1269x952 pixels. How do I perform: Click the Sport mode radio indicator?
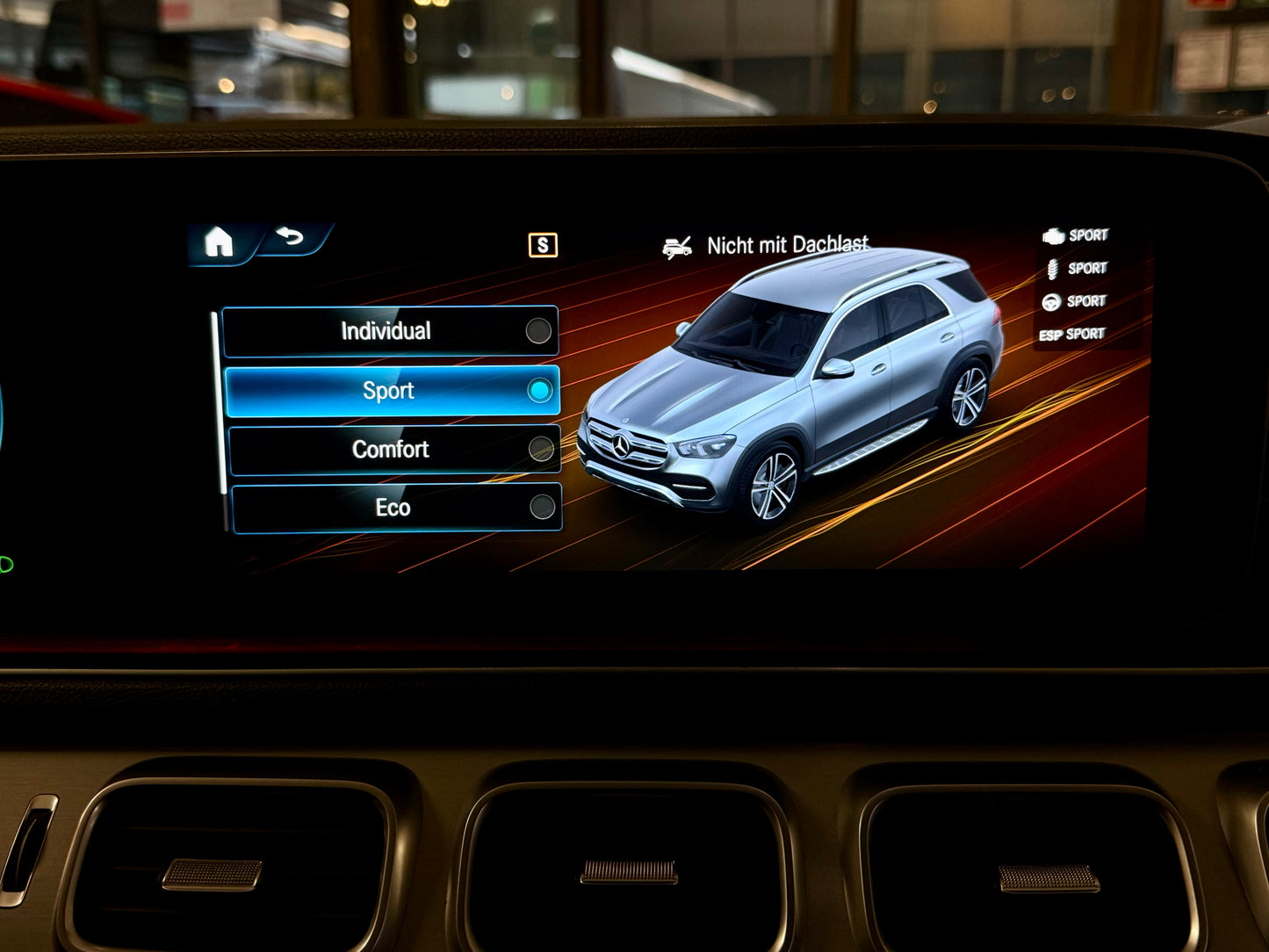click(x=538, y=390)
